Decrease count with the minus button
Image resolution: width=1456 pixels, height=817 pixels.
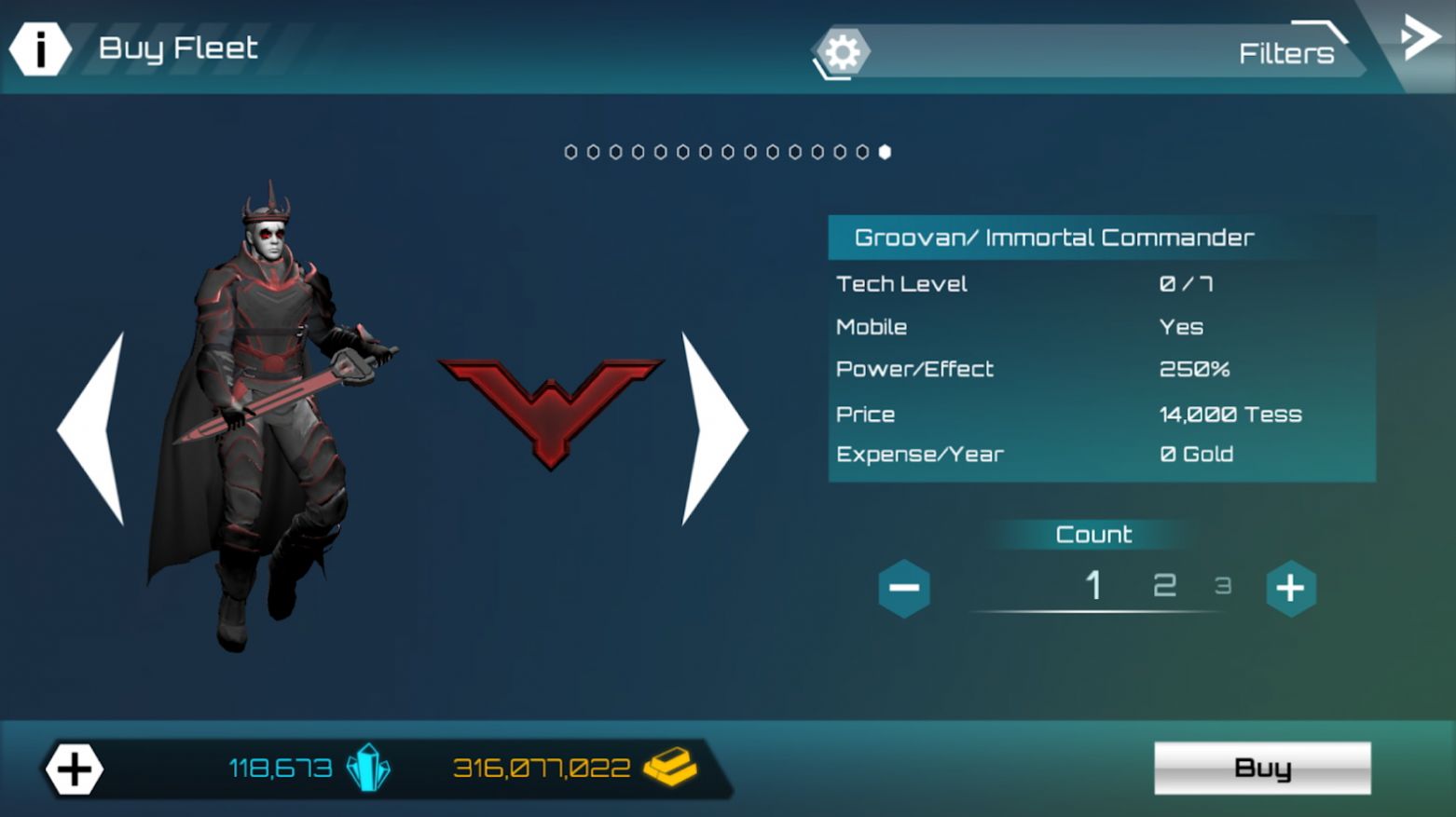click(x=903, y=588)
